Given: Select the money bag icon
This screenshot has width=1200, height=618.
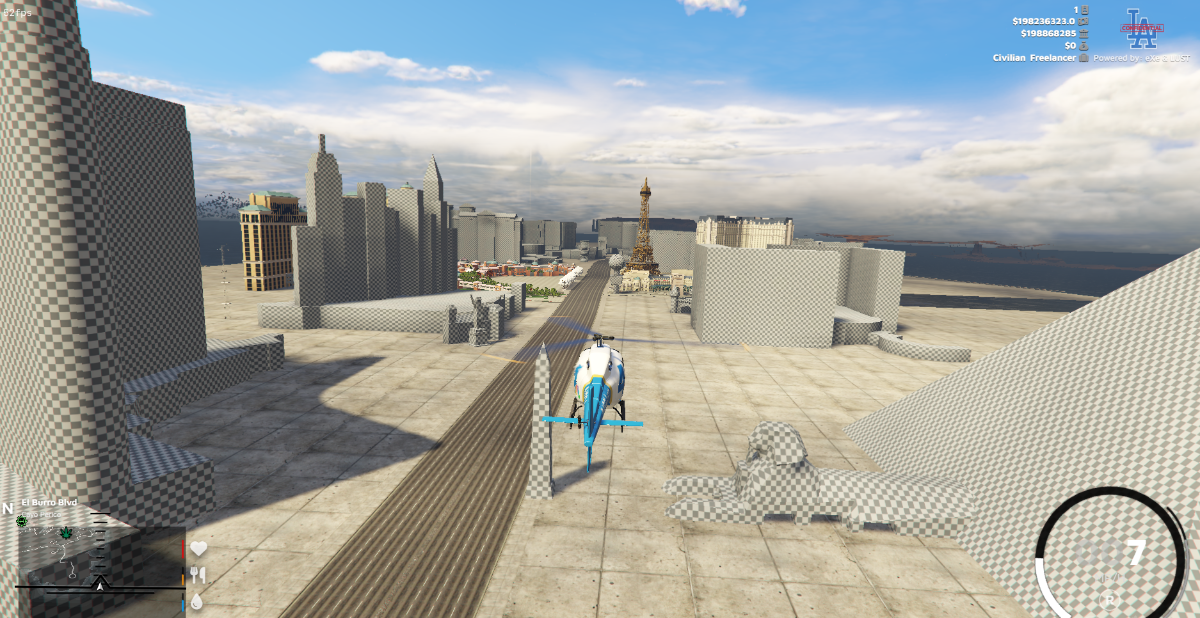Looking at the screenshot, I should pyautogui.click(x=1083, y=45).
